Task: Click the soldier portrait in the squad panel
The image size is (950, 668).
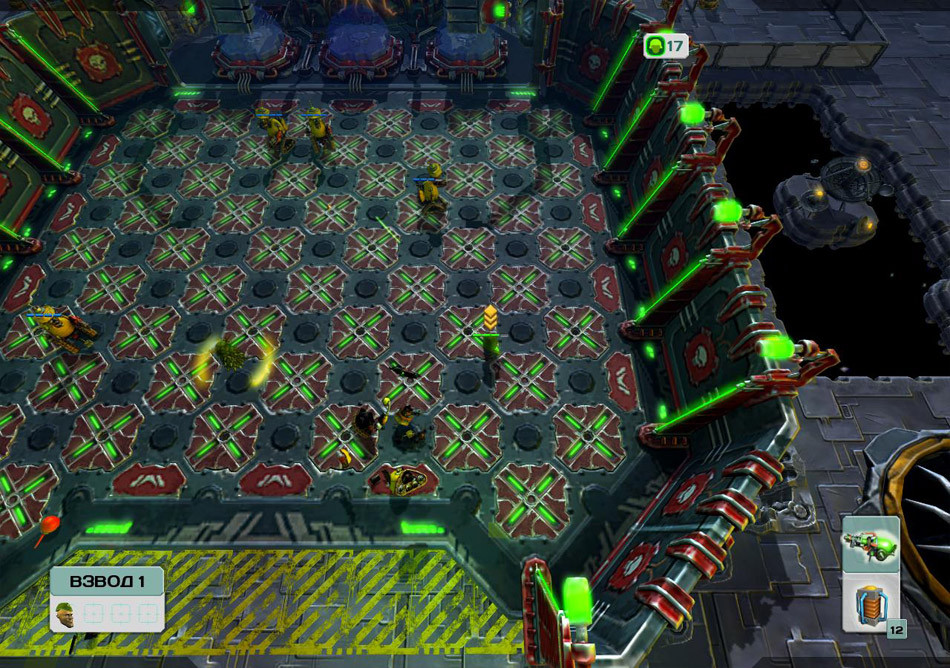Action: click(x=65, y=612)
